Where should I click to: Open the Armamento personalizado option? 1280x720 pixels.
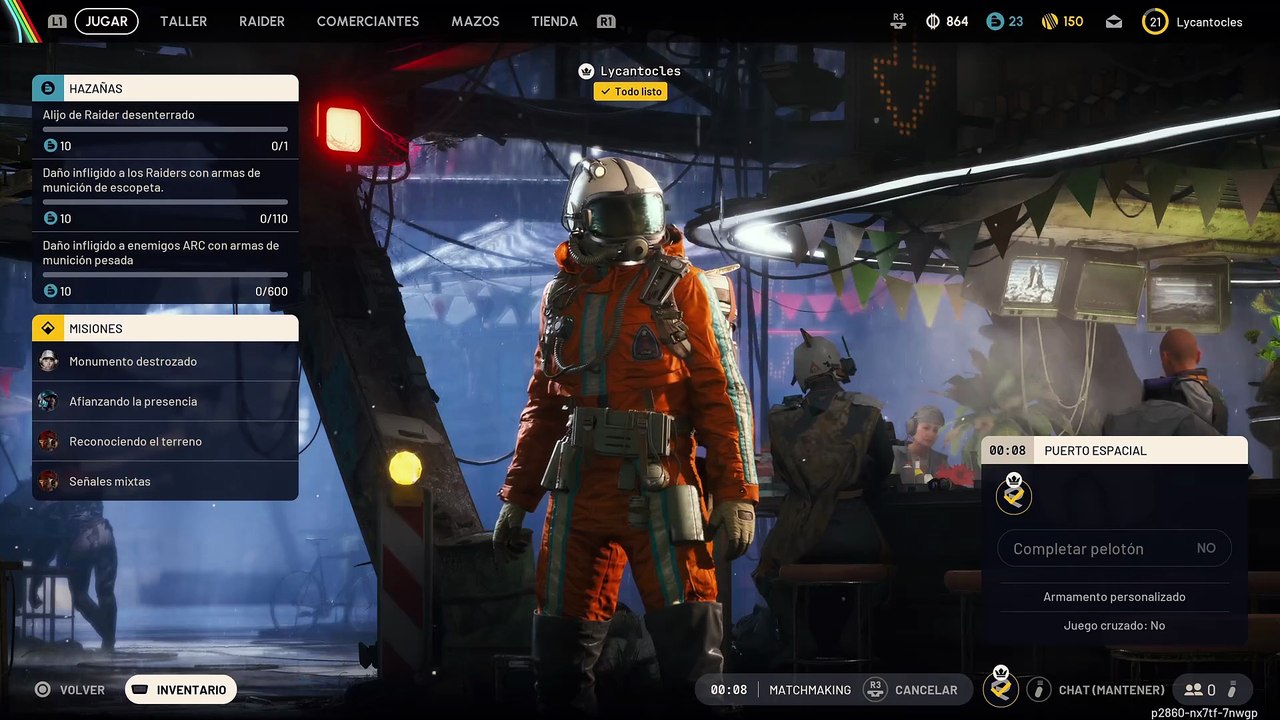[x=1114, y=597]
